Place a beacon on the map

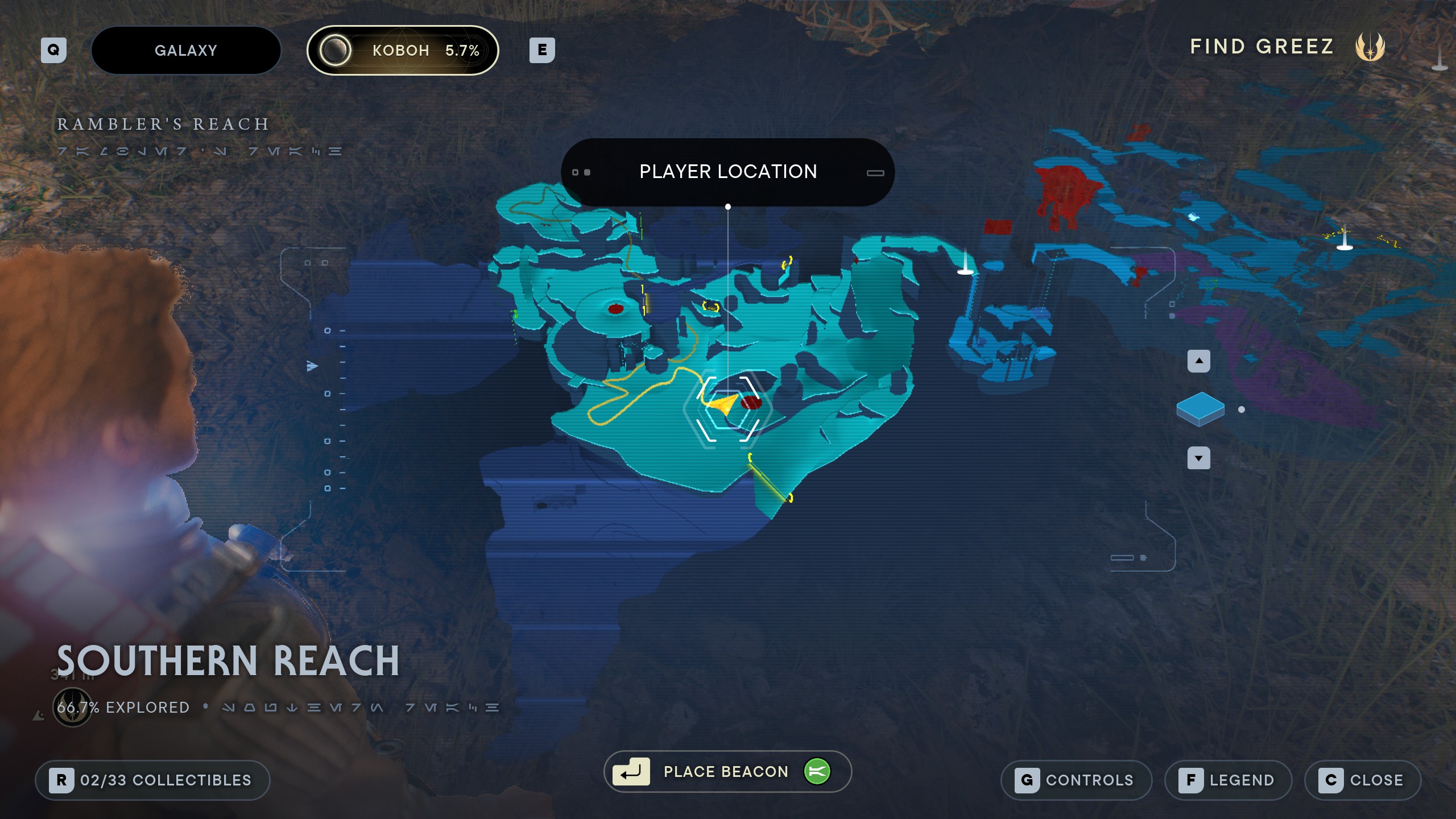(727, 771)
